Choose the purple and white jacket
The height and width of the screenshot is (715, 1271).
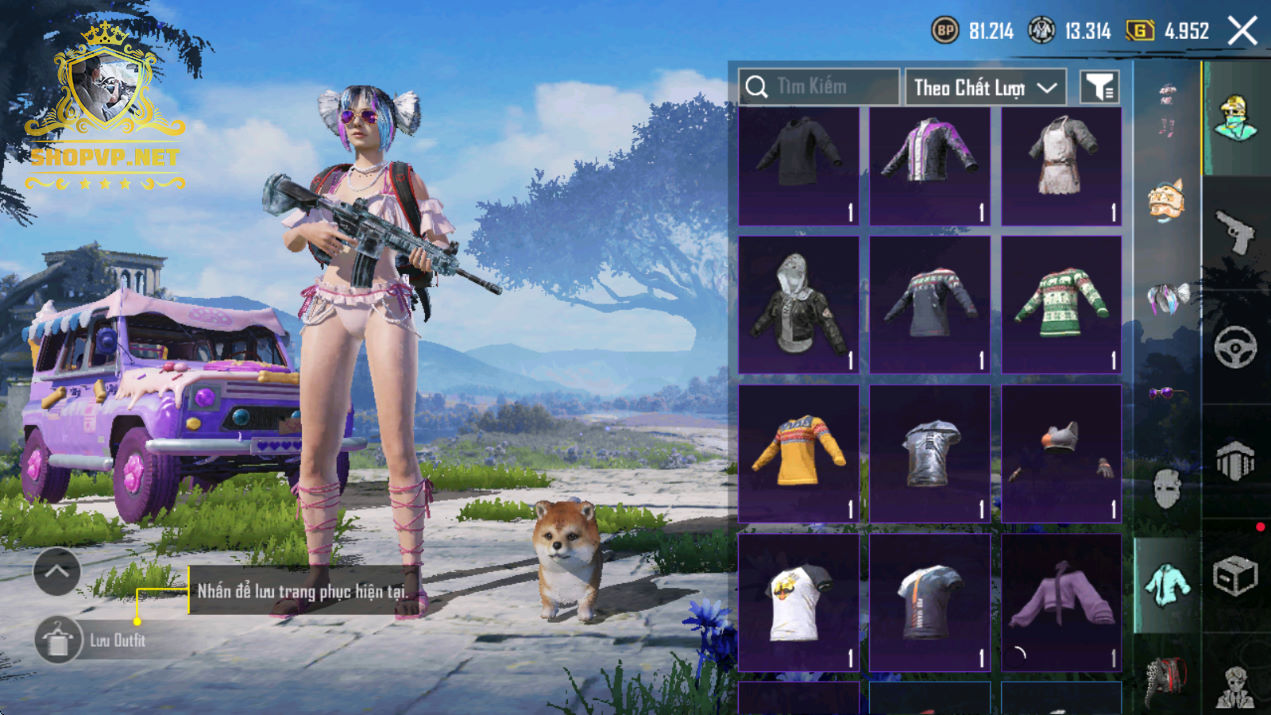pos(930,166)
